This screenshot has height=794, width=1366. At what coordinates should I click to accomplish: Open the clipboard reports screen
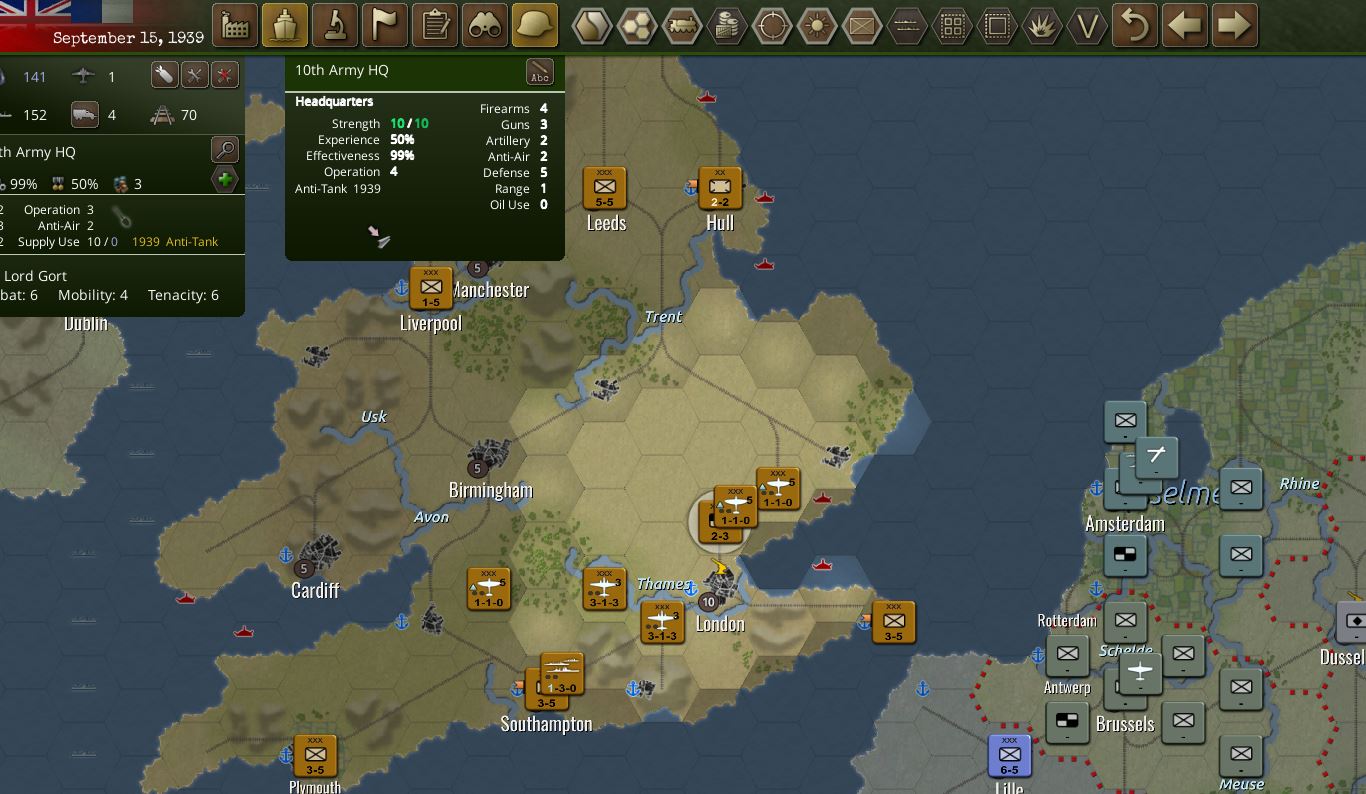point(435,26)
